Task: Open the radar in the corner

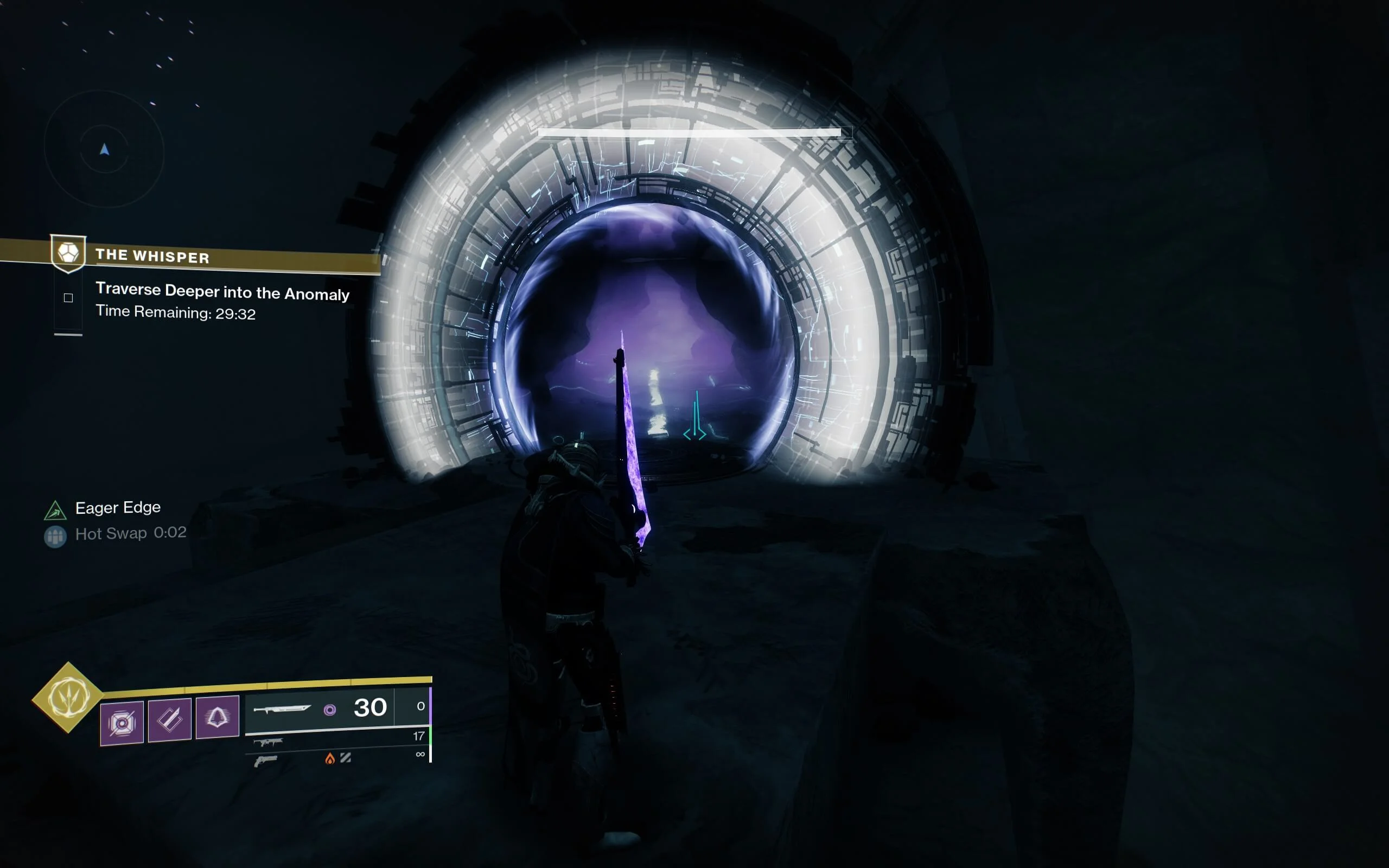Action: 104,149
